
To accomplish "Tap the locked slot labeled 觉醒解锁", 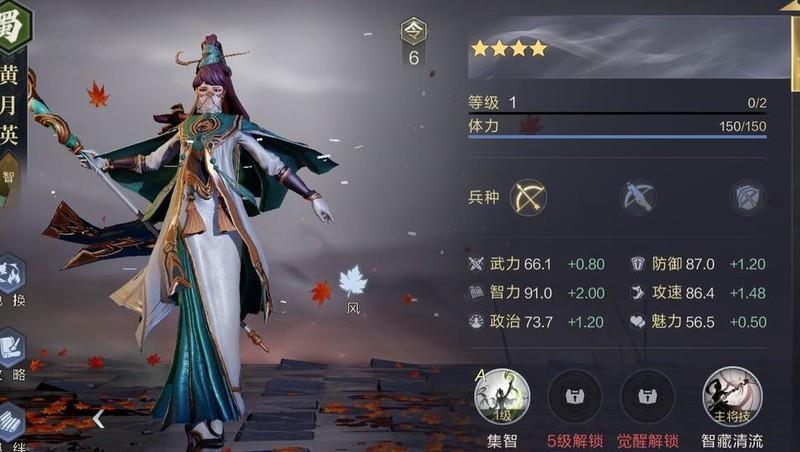I will (647, 398).
